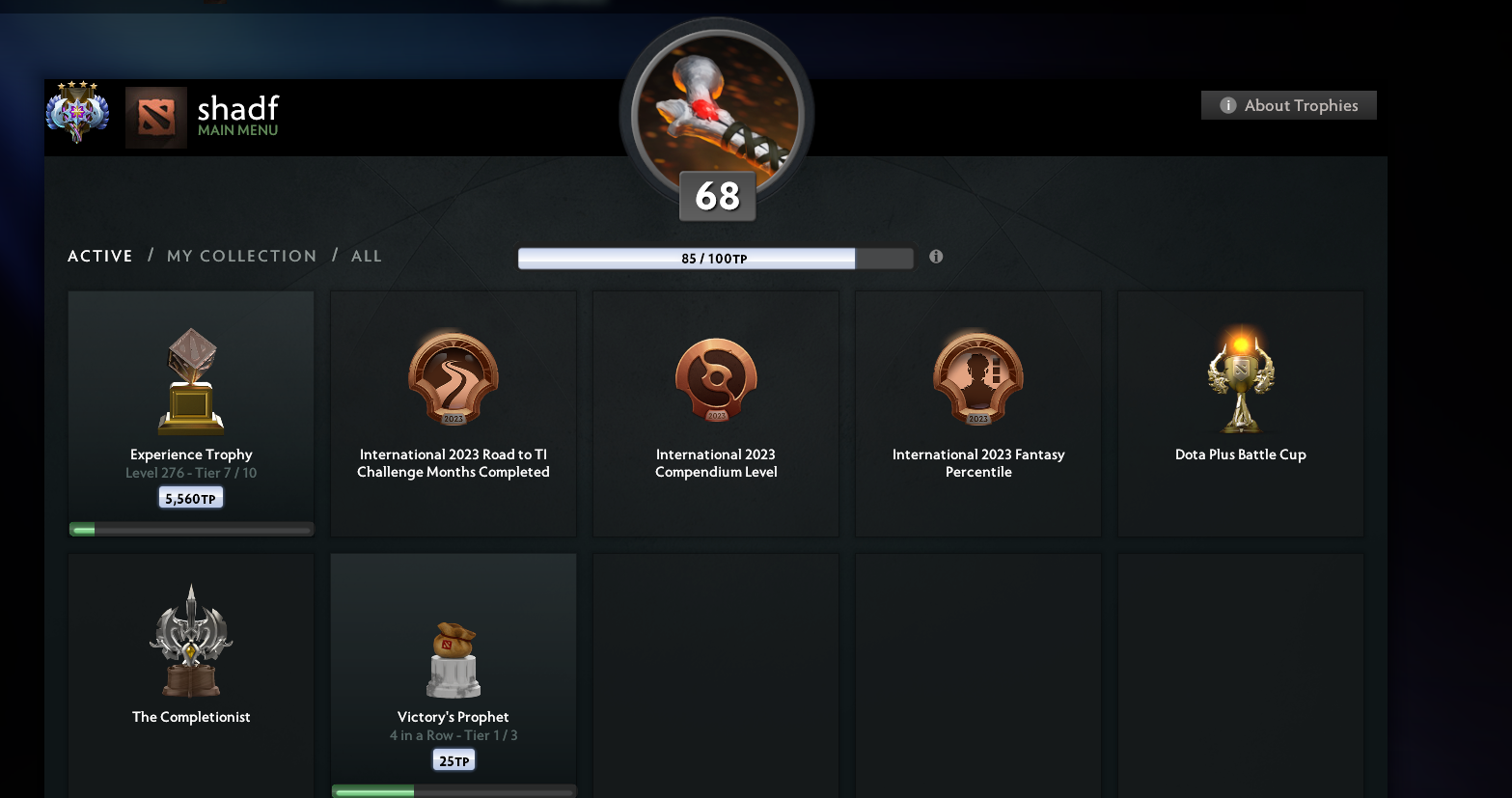Click the Experience Trophy level progress bar

190,528
